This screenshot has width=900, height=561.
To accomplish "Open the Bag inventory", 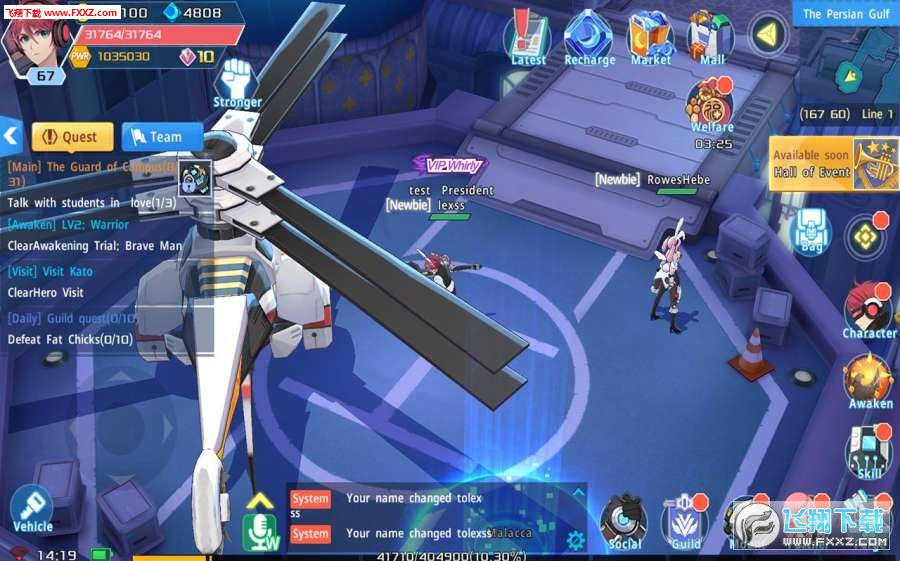I will pos(811,233).
